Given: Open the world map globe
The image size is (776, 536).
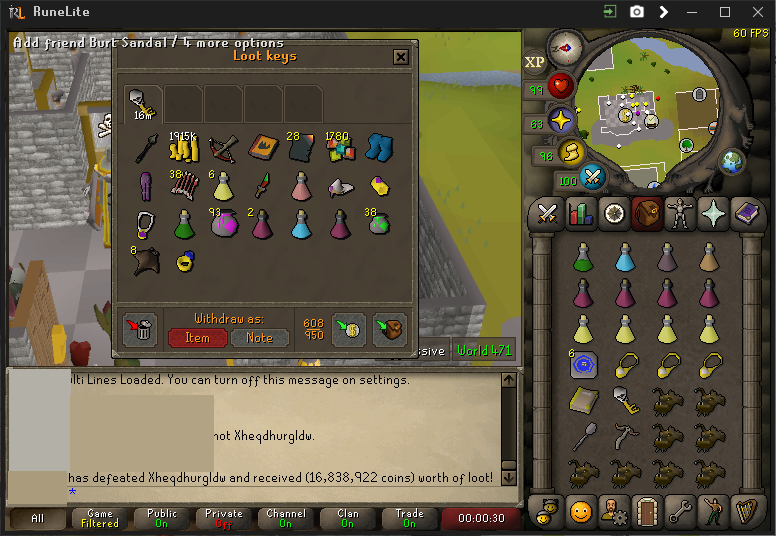Looking at the screenshot, I should 732,161.
